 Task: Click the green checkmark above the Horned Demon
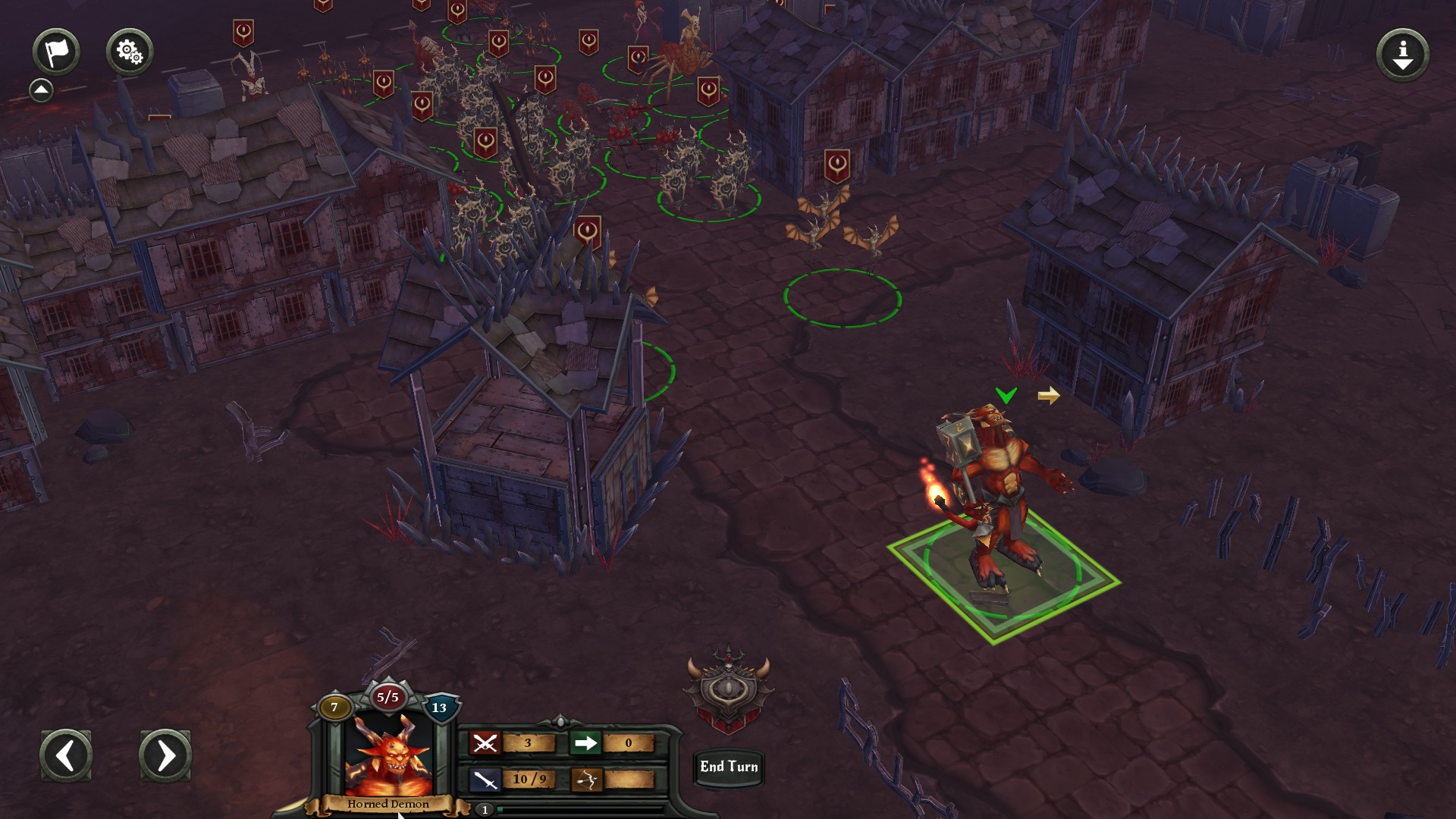pyautogui.click(x=1008, y=395)
